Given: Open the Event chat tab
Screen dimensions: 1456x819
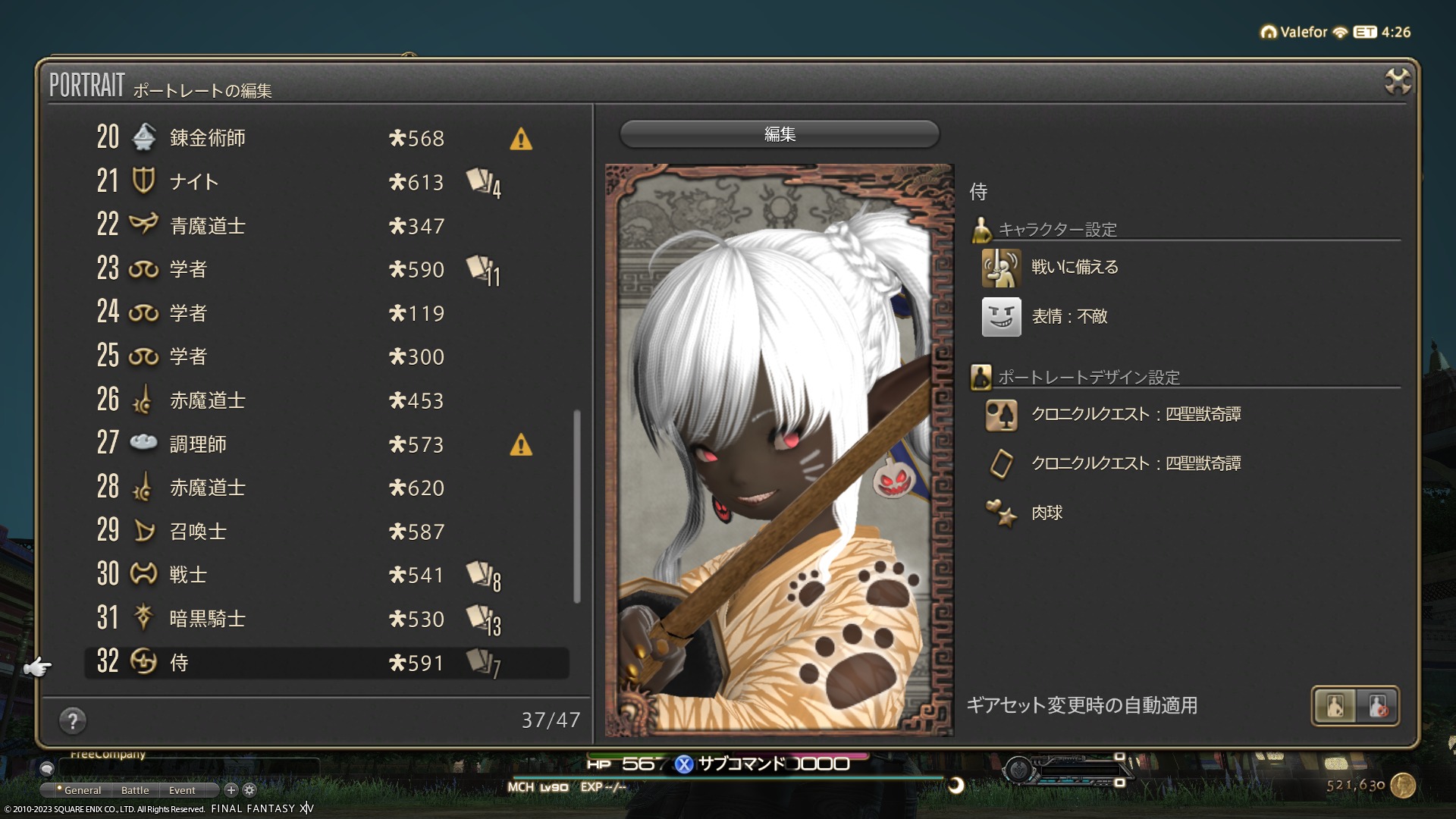Looking at the screenshot, I should tap(182, 790).
